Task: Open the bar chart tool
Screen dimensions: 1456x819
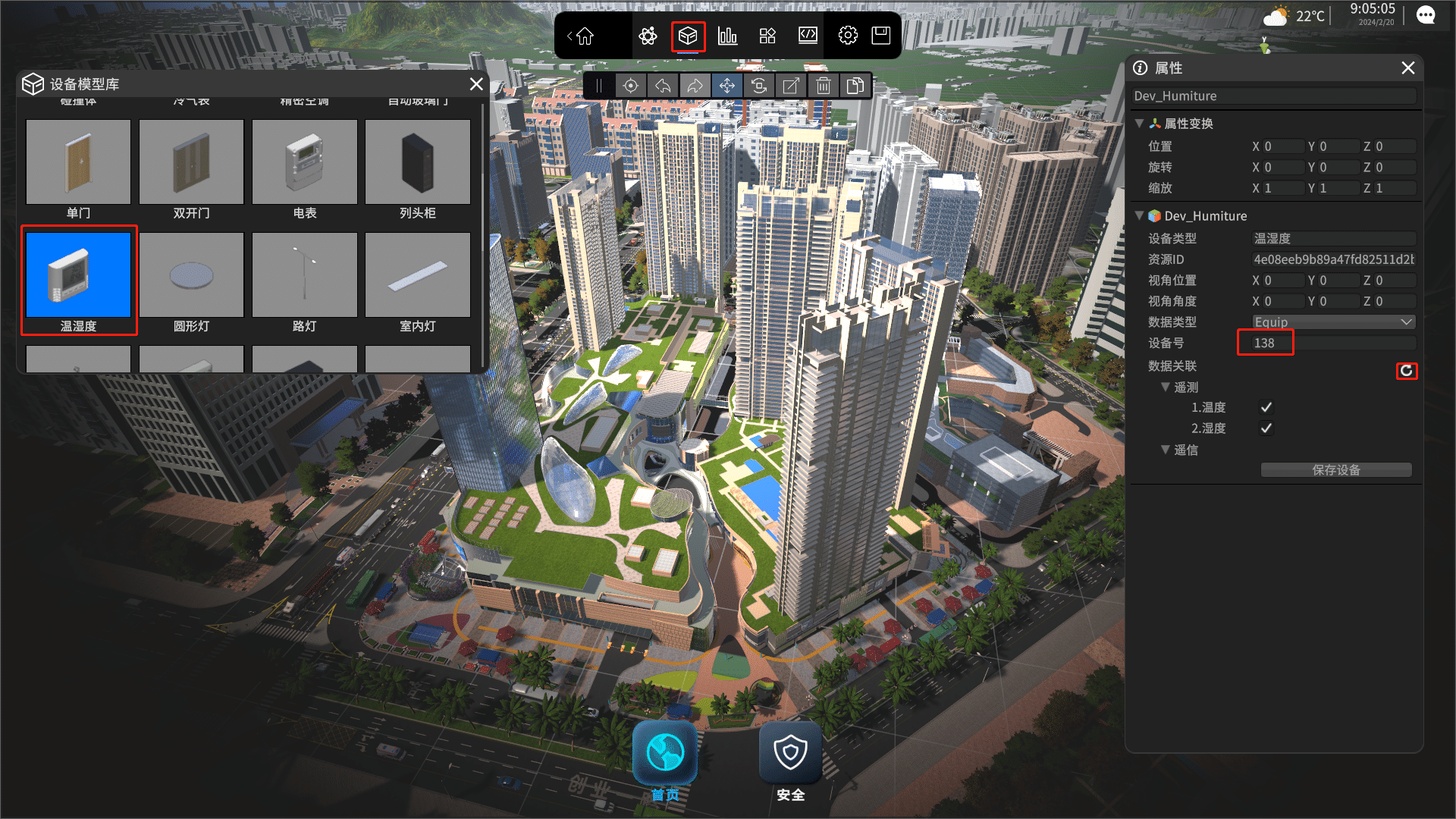Action: point(727,36)
